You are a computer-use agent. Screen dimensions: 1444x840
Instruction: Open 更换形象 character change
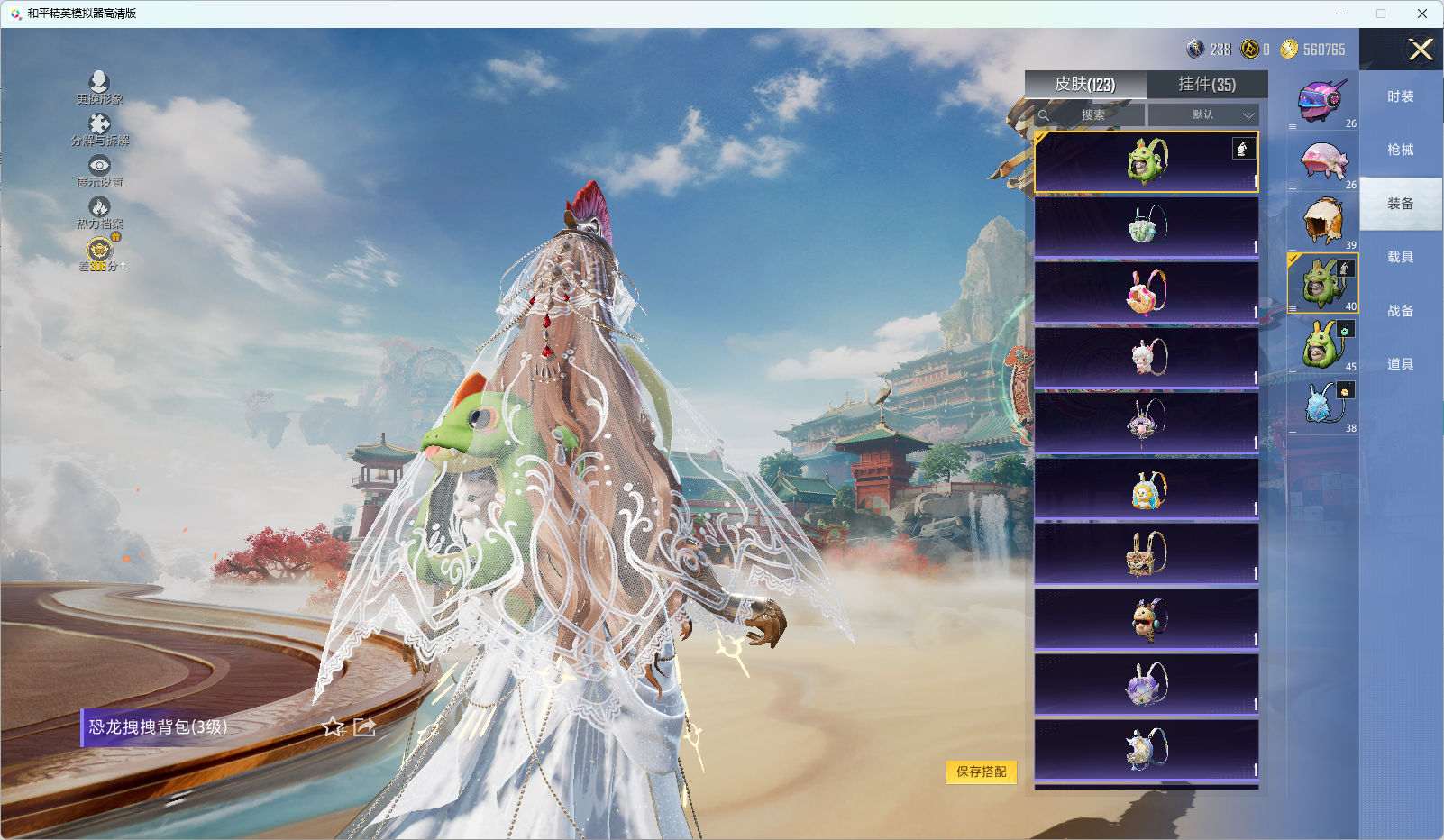(99, 87)
